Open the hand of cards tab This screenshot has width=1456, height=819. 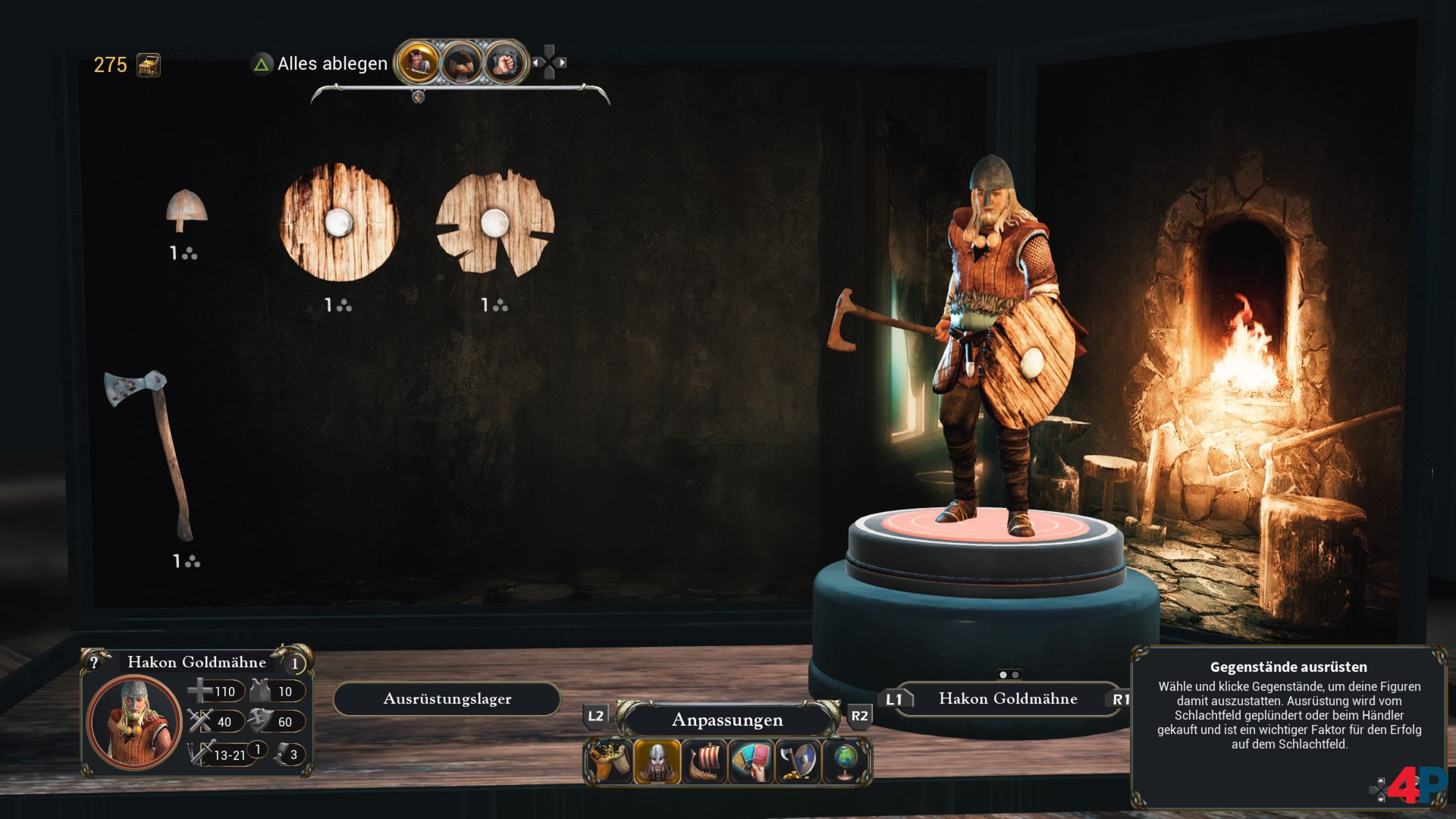click(752, 761)
